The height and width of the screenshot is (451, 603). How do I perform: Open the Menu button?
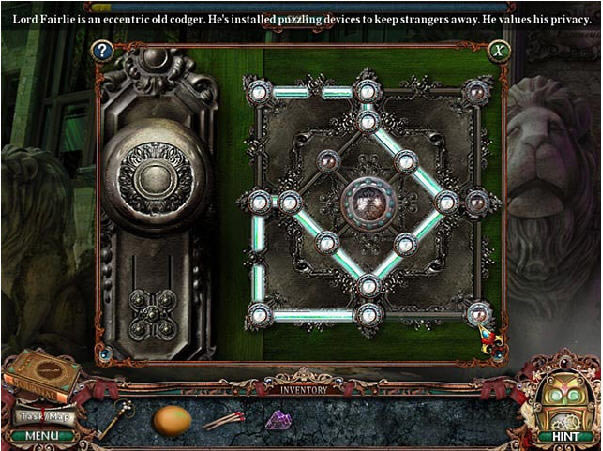click(40, 436)
